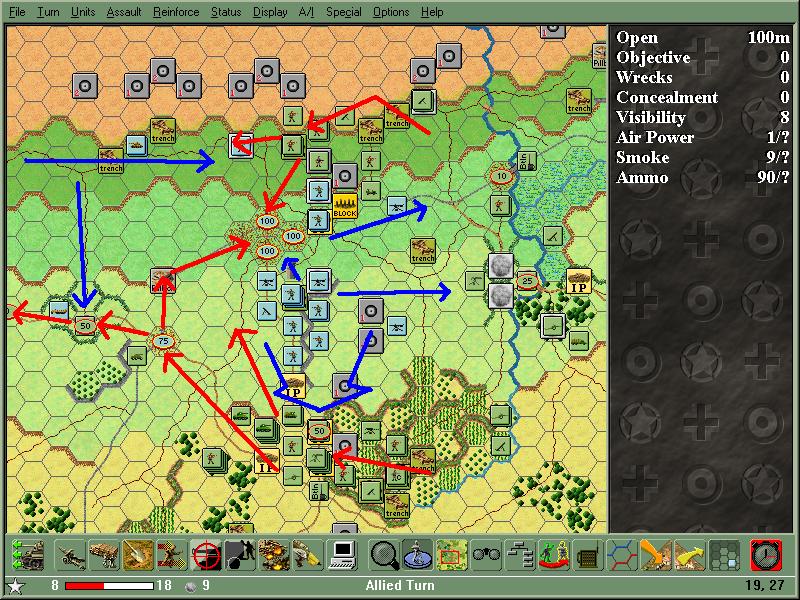Open the Help menu
The width and height of the screenshot is (800, 600).
(x=432, y=12)
